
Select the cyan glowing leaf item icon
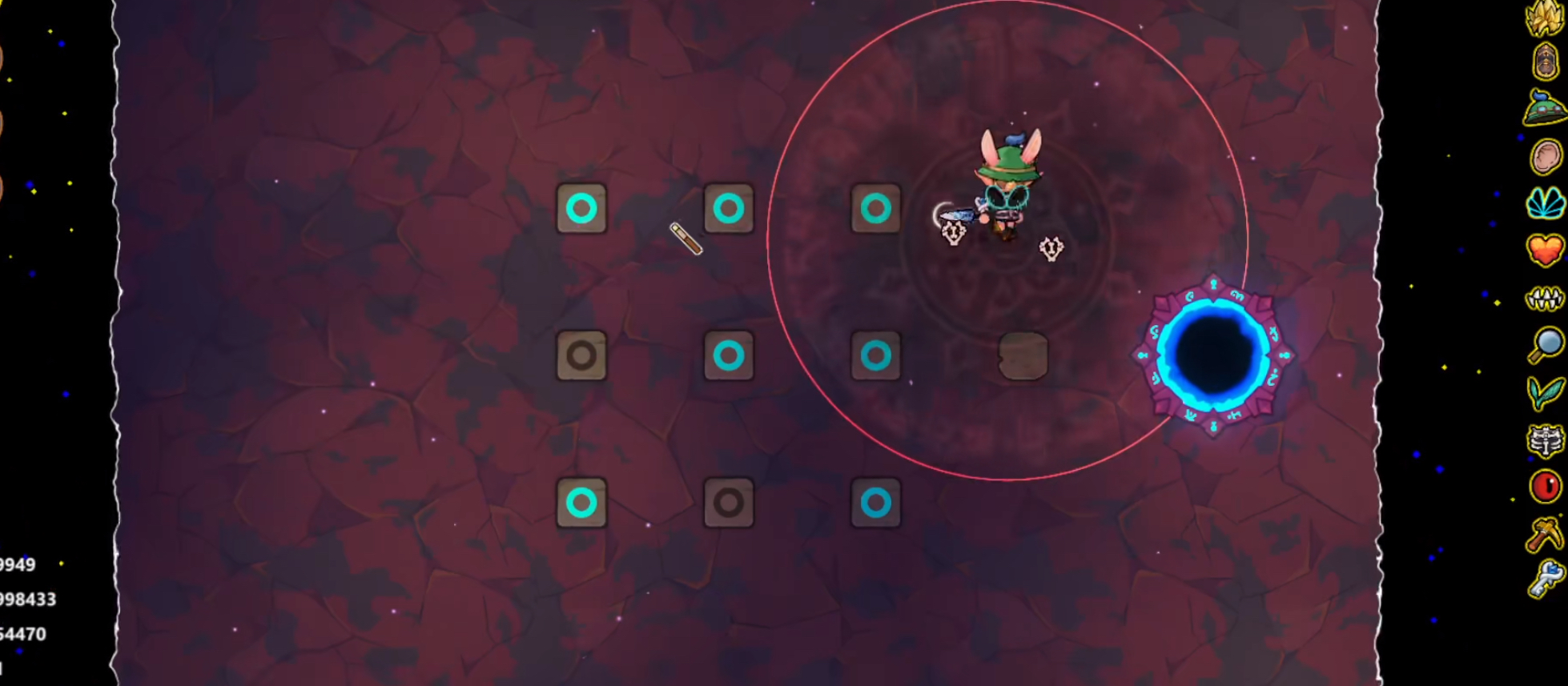[1546, 203]
